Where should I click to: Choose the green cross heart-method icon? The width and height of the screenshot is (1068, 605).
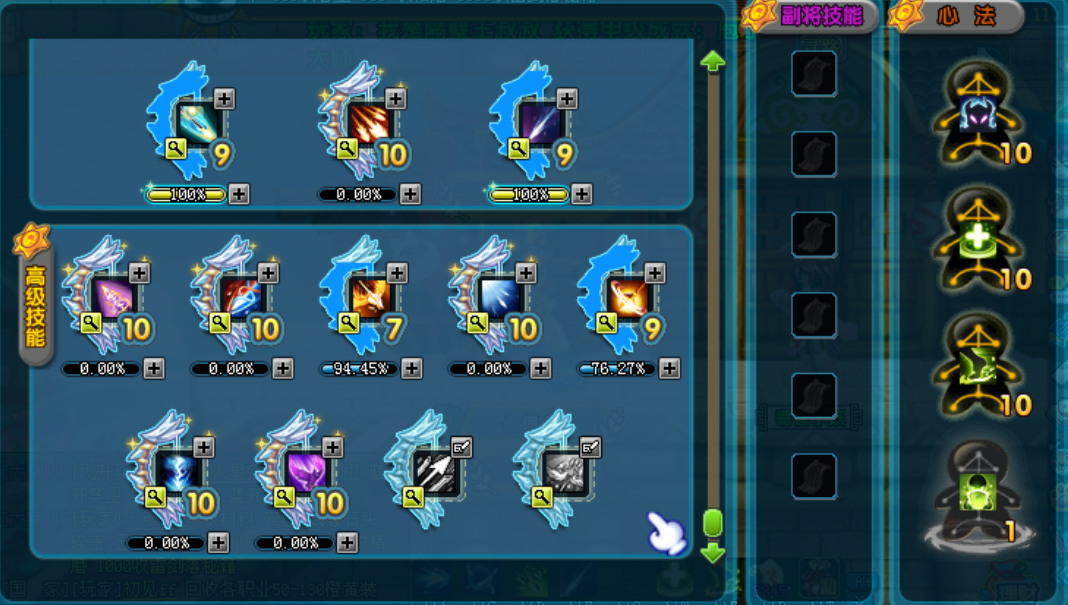[x=978, y=239]
